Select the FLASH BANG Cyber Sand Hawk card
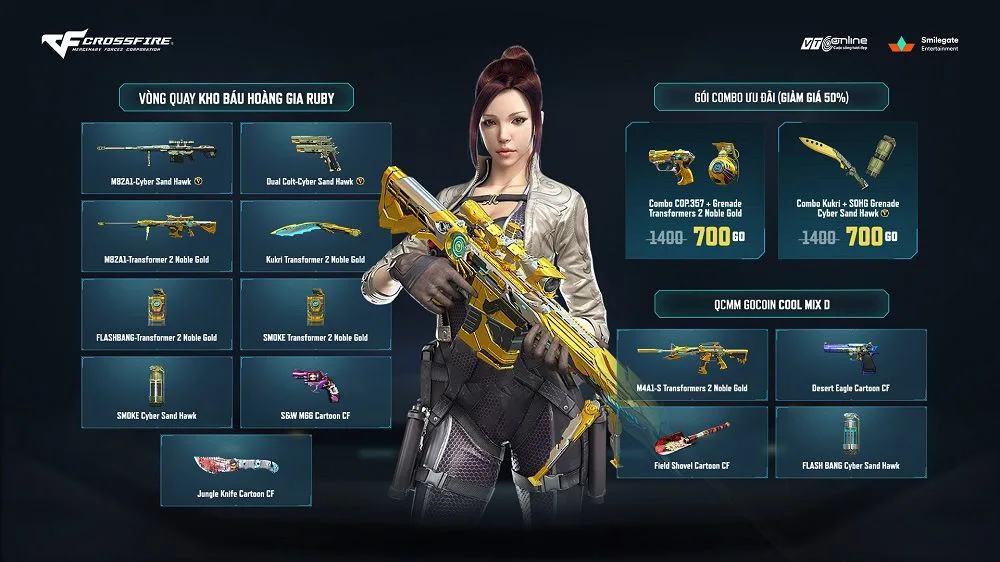 [851, 441]
